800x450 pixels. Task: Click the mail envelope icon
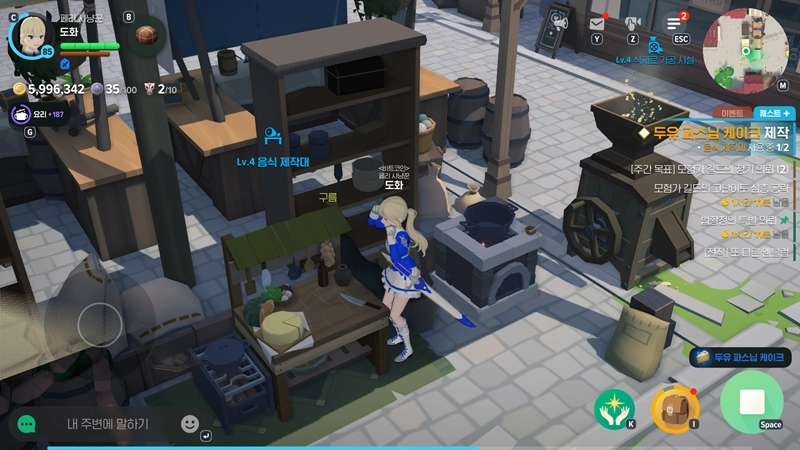point(597,23)
